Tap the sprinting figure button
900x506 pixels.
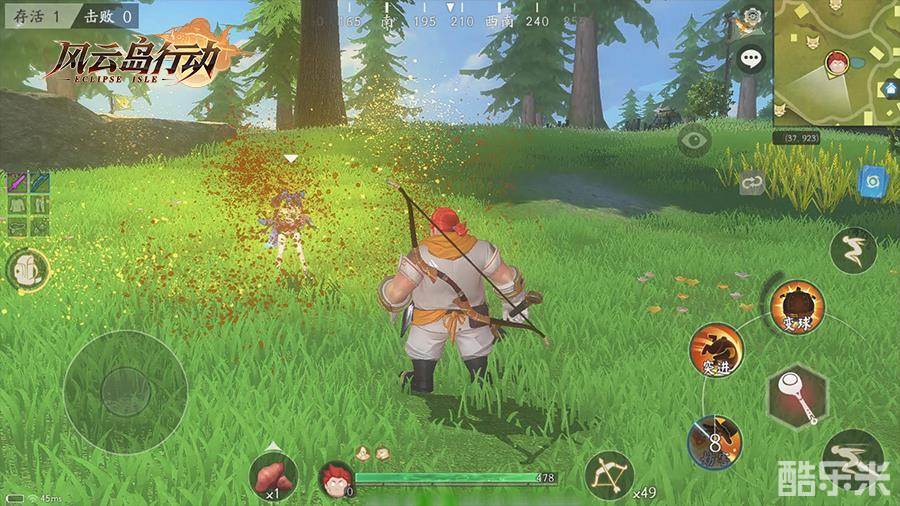coord(852,458)
